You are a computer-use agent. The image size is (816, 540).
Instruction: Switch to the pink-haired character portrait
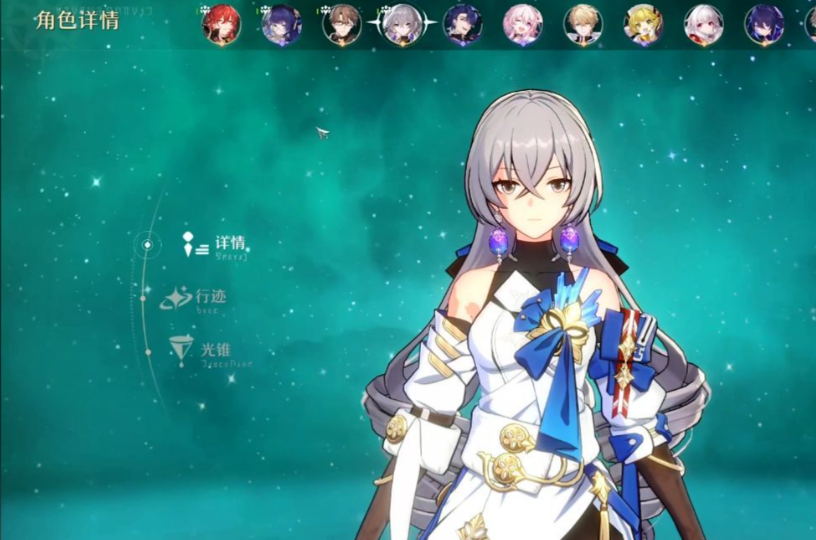point(522,24)
